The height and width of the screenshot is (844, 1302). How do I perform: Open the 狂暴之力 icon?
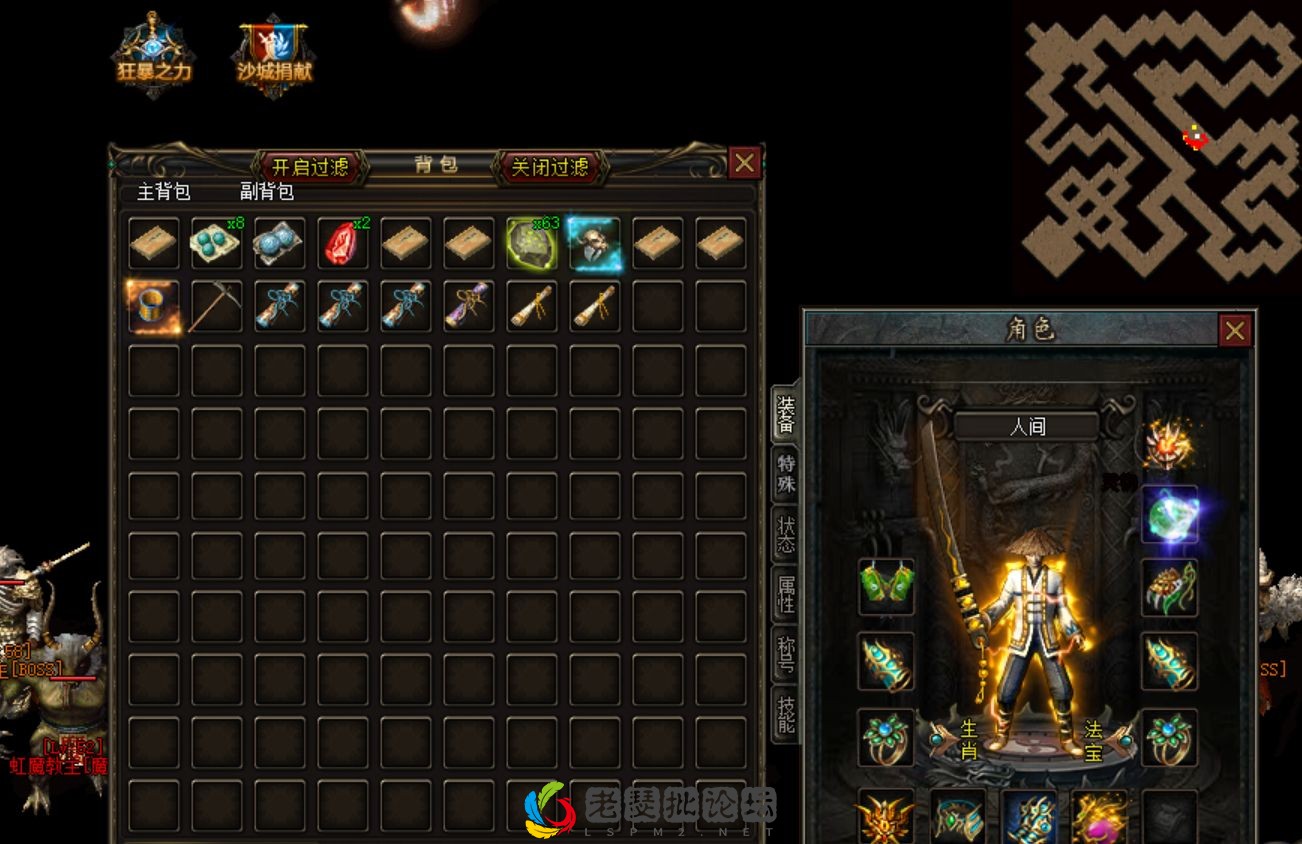[153, 55]
